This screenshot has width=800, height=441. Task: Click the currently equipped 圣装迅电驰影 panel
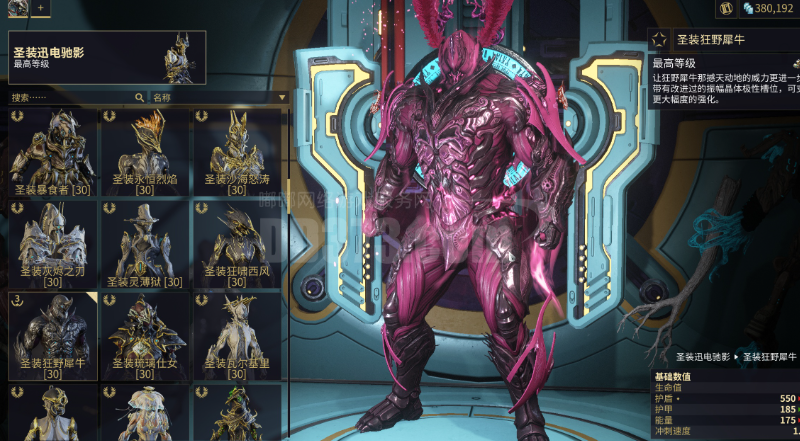click(107, 57)
